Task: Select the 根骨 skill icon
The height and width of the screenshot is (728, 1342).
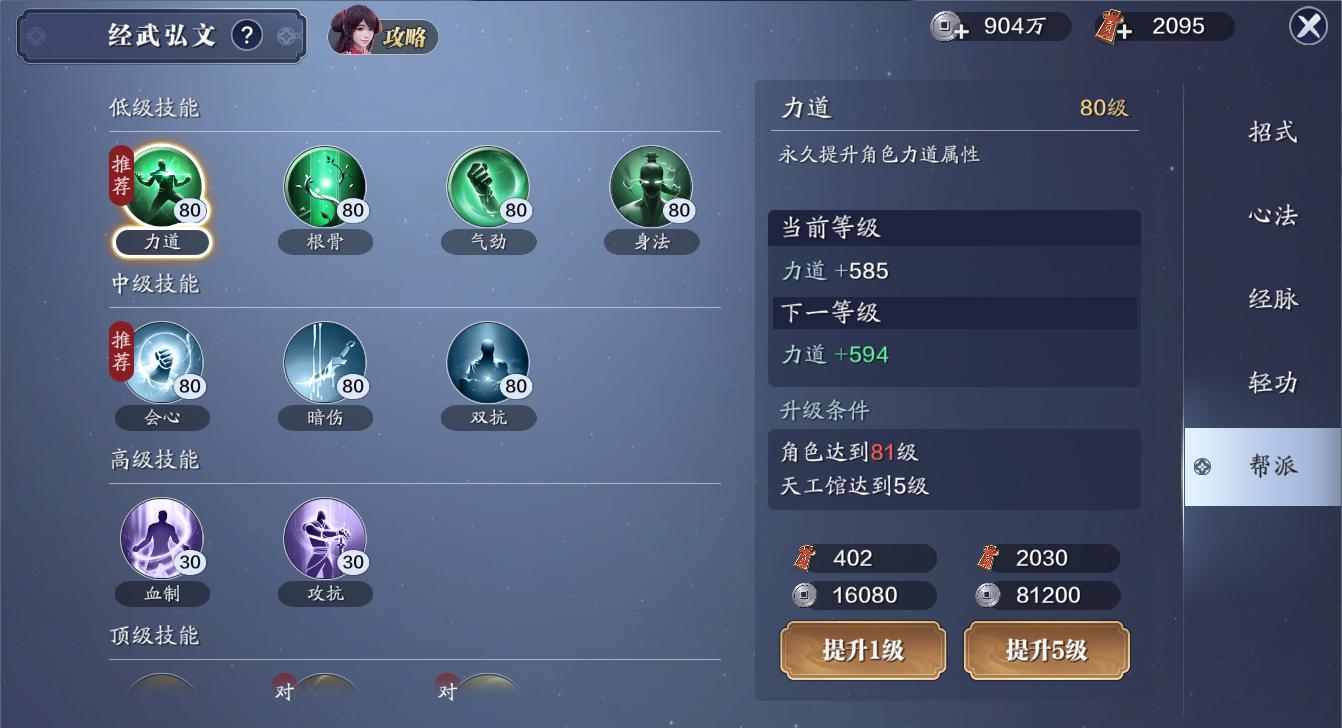Action: 325,188
